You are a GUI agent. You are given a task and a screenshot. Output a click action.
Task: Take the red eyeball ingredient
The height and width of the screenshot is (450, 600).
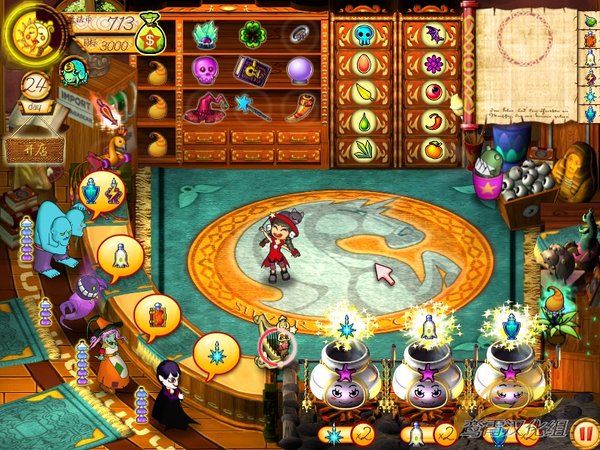click(x=433, y=93)
